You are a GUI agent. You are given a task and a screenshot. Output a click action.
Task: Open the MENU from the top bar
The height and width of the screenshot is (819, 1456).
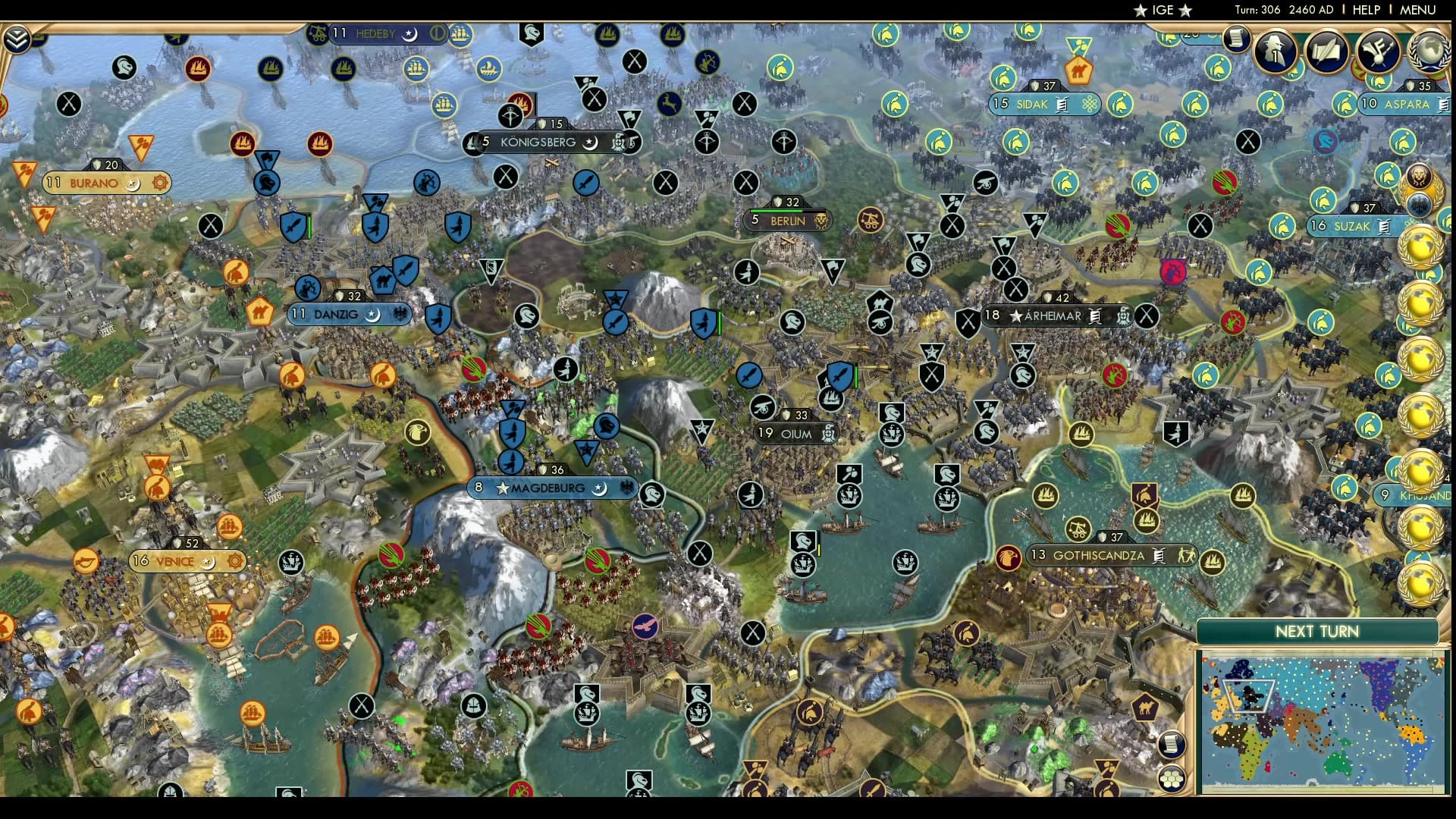click(x=1420, y=10)
